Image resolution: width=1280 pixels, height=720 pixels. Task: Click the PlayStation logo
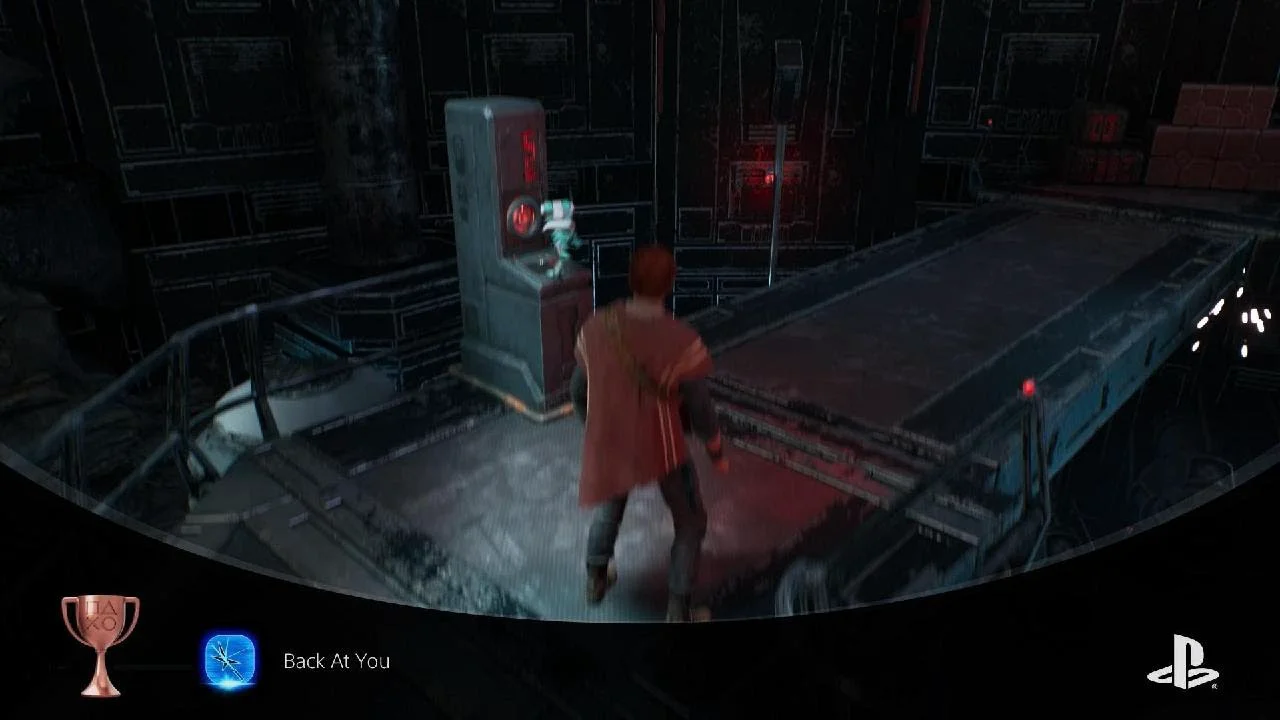[x=1182, y=662]
